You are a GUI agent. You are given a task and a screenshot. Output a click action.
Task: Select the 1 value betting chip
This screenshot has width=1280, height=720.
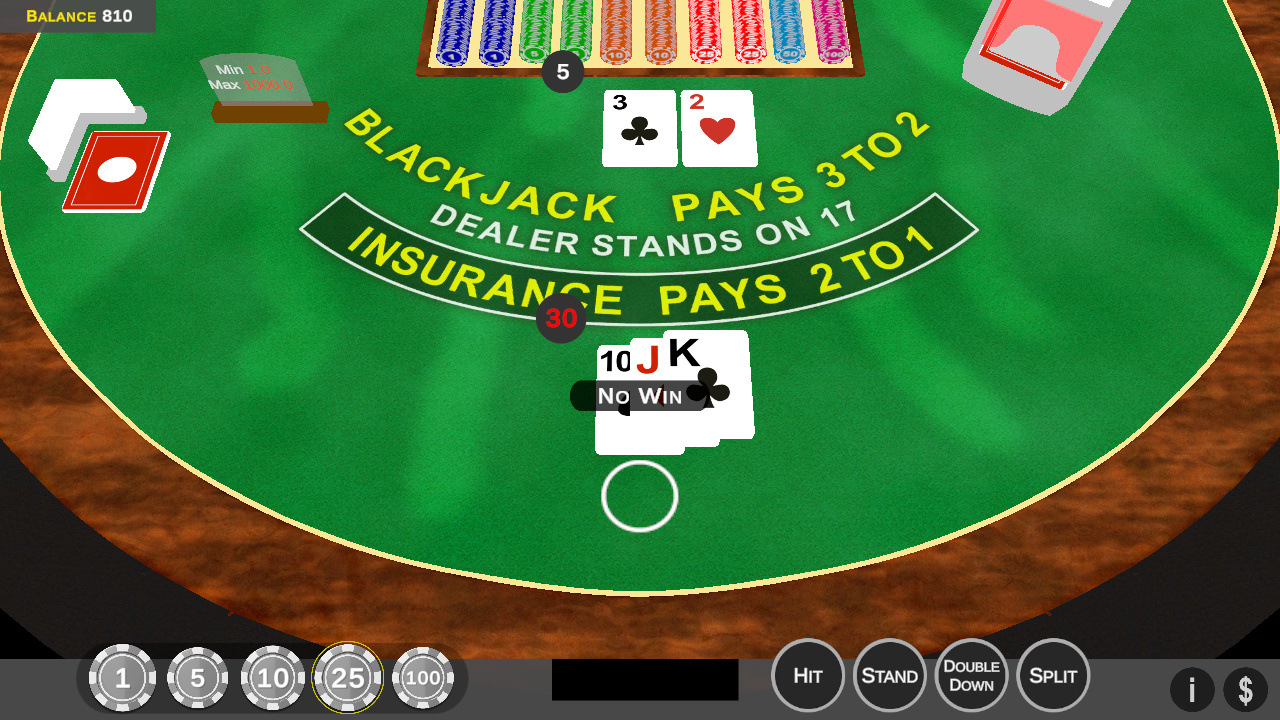123,677
